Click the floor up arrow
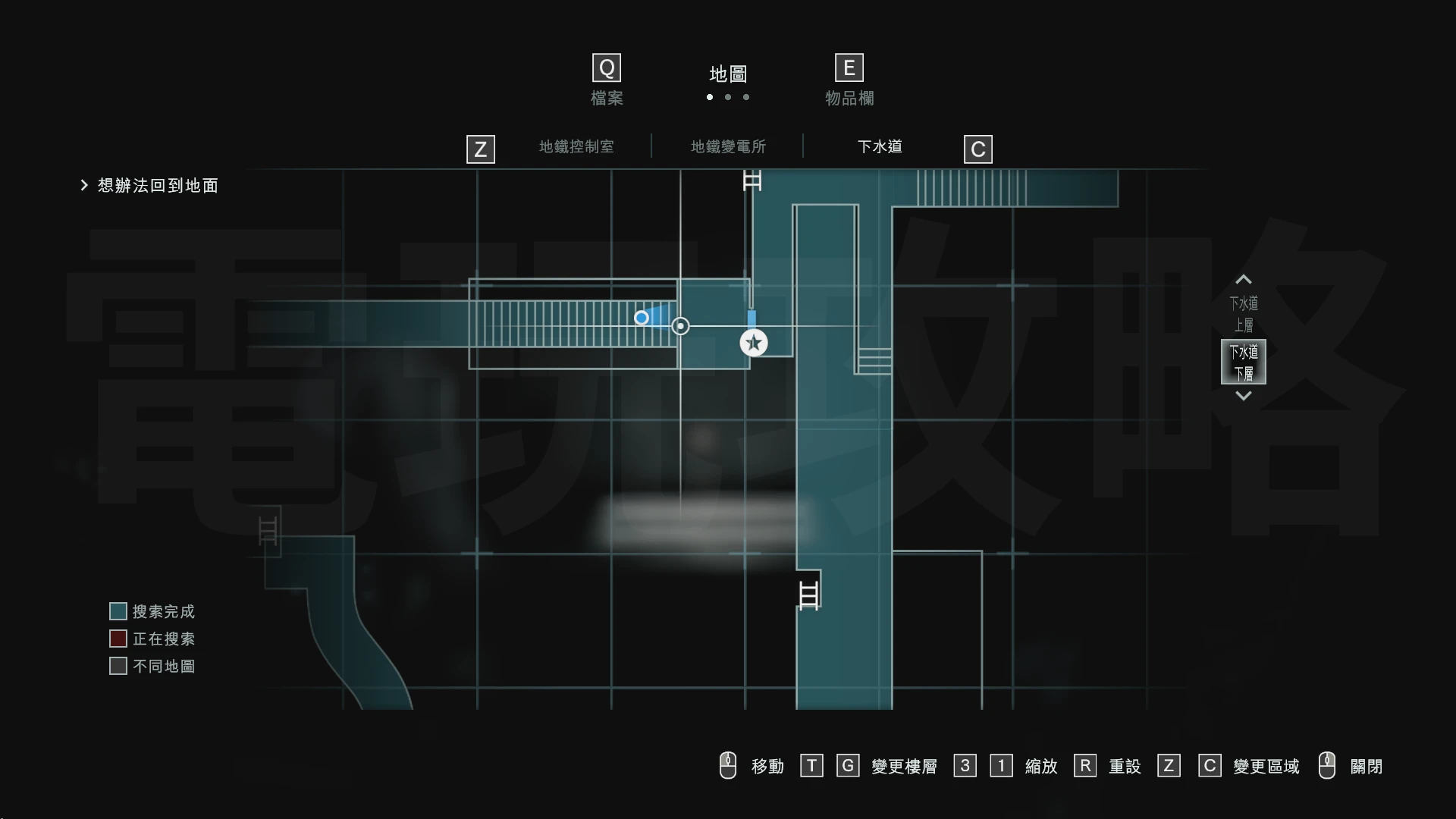1456x819 pixels. tap(1244, 279)
